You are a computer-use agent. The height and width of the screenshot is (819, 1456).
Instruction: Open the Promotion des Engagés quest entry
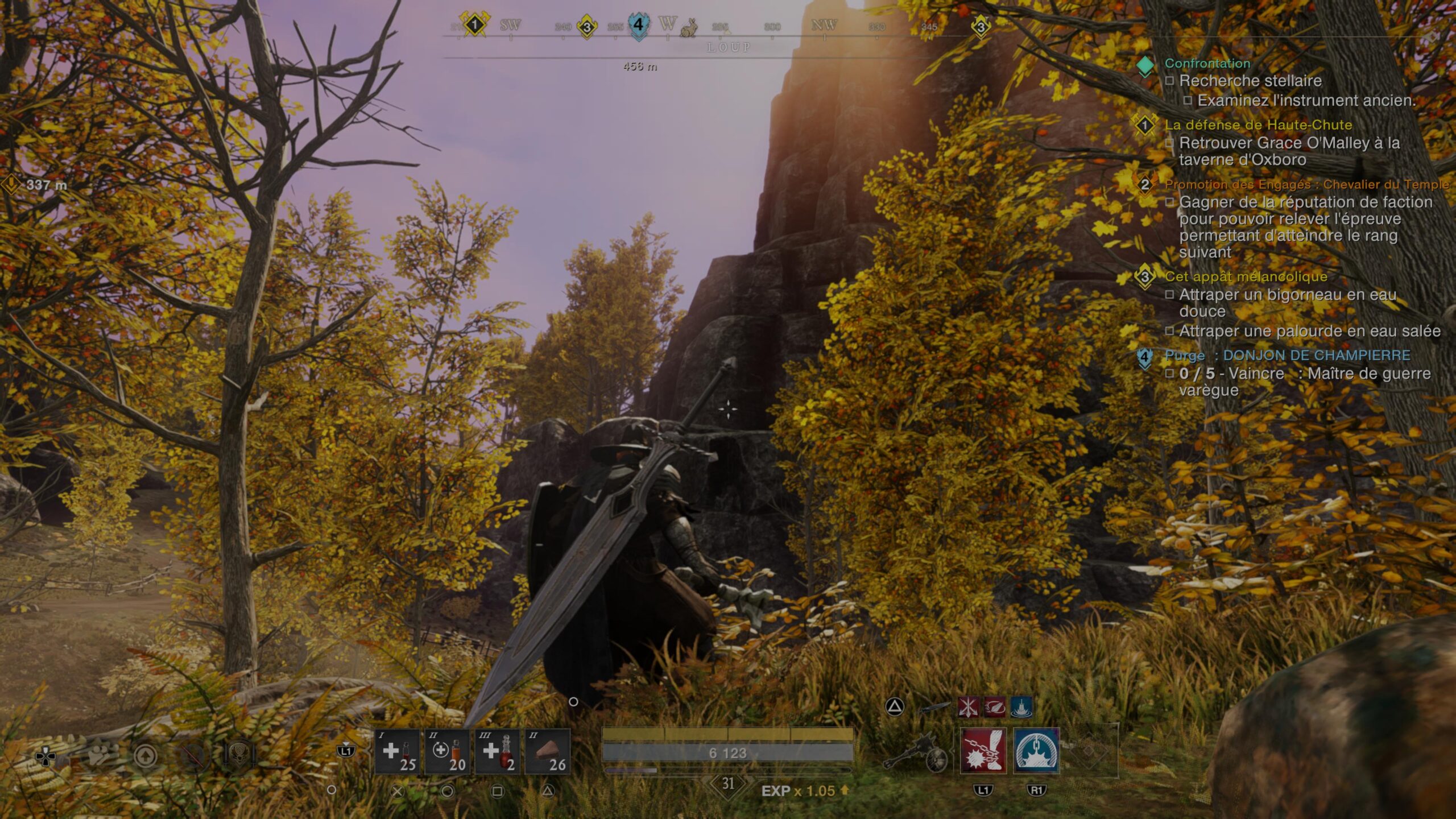(x=1306, y=184)
